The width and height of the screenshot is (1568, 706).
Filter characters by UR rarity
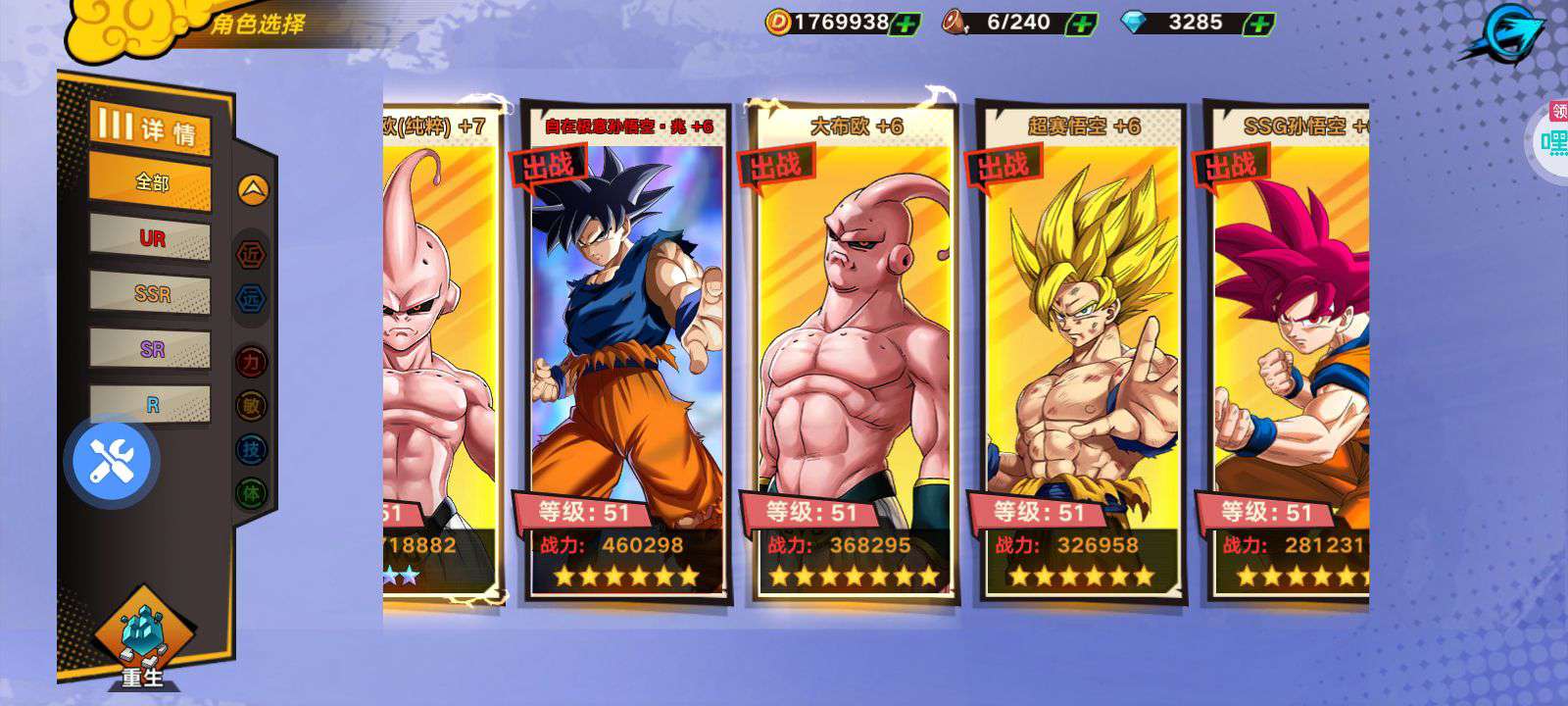[x=151, y=238]
